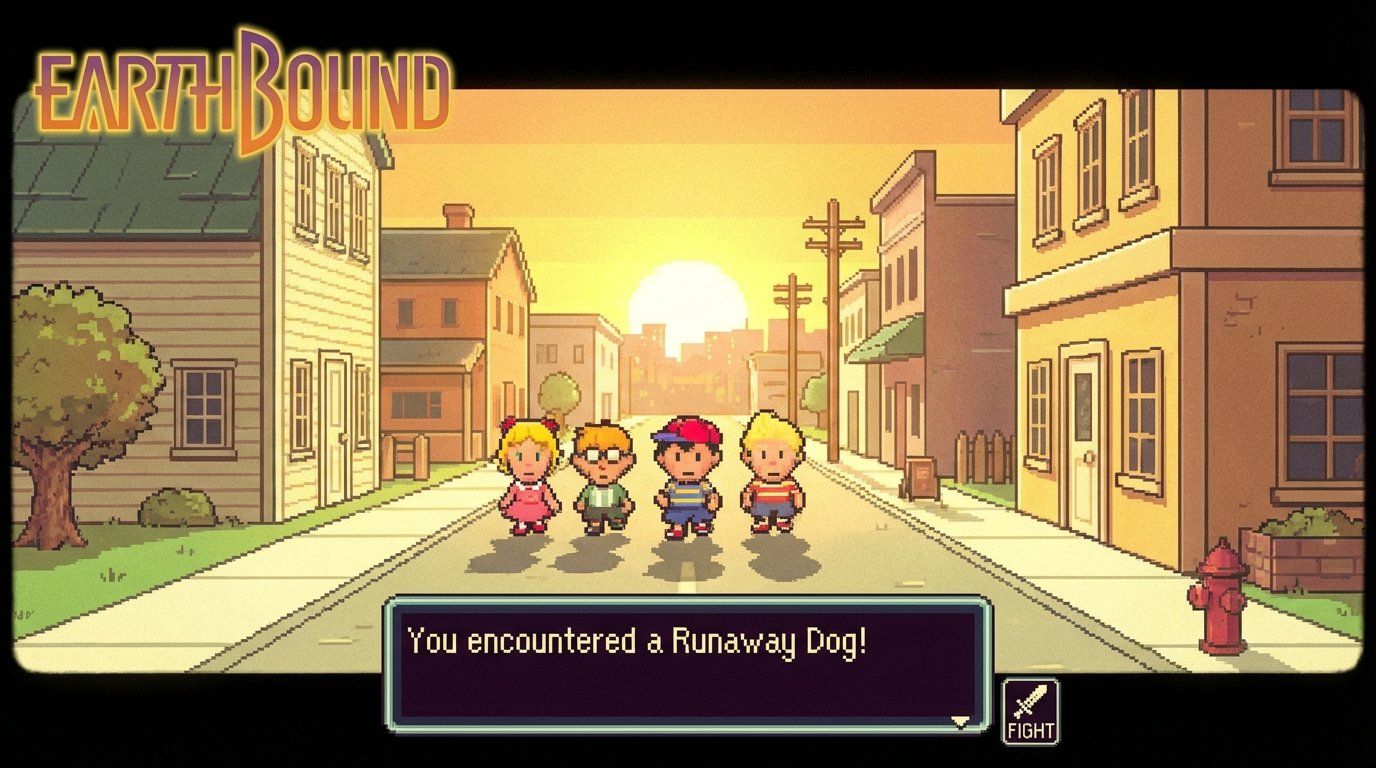Select Paula in the pink dress
This screenshot has width=1376, height=768.
click(x=530, y=480)
